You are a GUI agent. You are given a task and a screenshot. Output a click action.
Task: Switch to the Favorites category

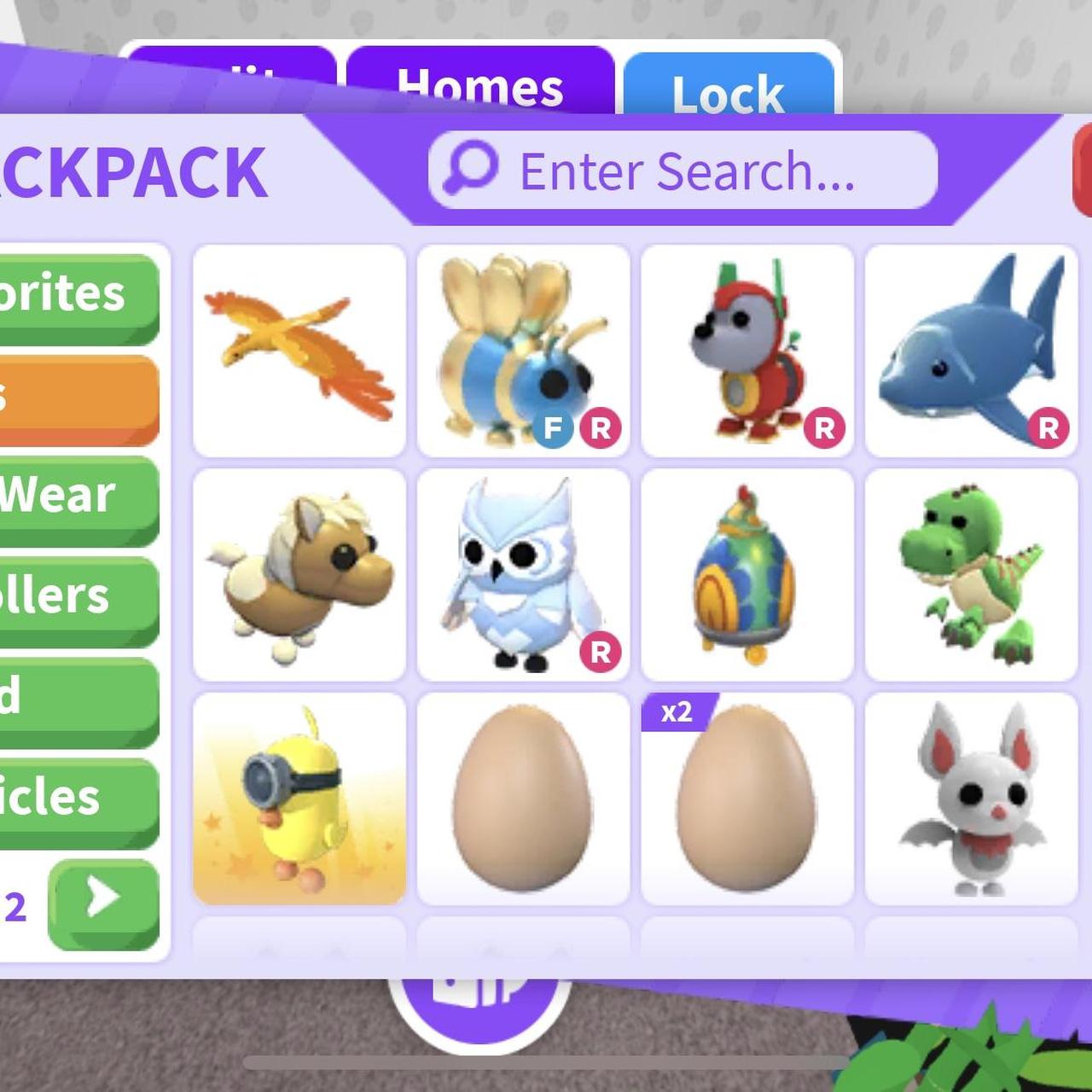(x=77, y=297)
